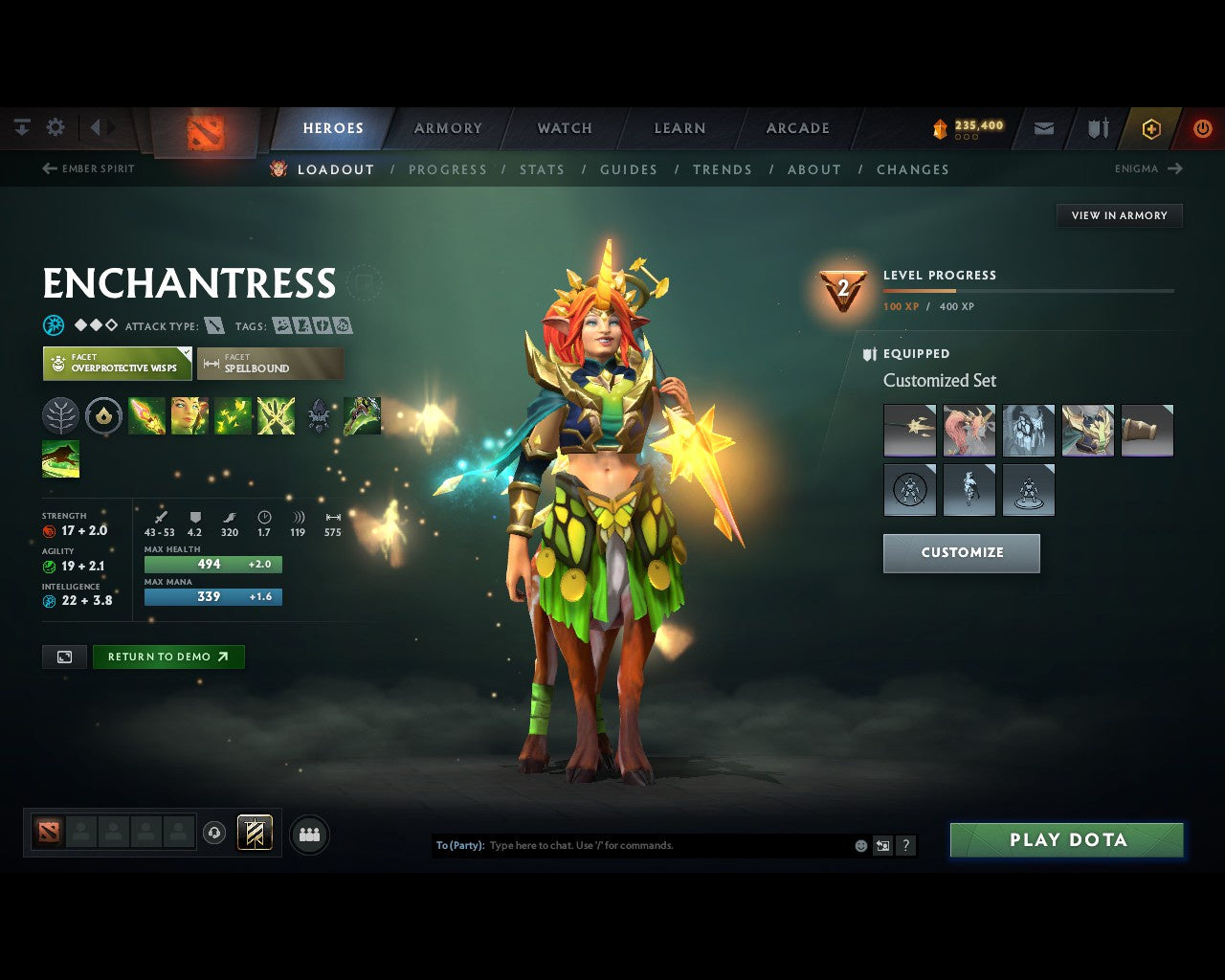Open the Armory shield-and-sword icon

[x=1097, y=128]
